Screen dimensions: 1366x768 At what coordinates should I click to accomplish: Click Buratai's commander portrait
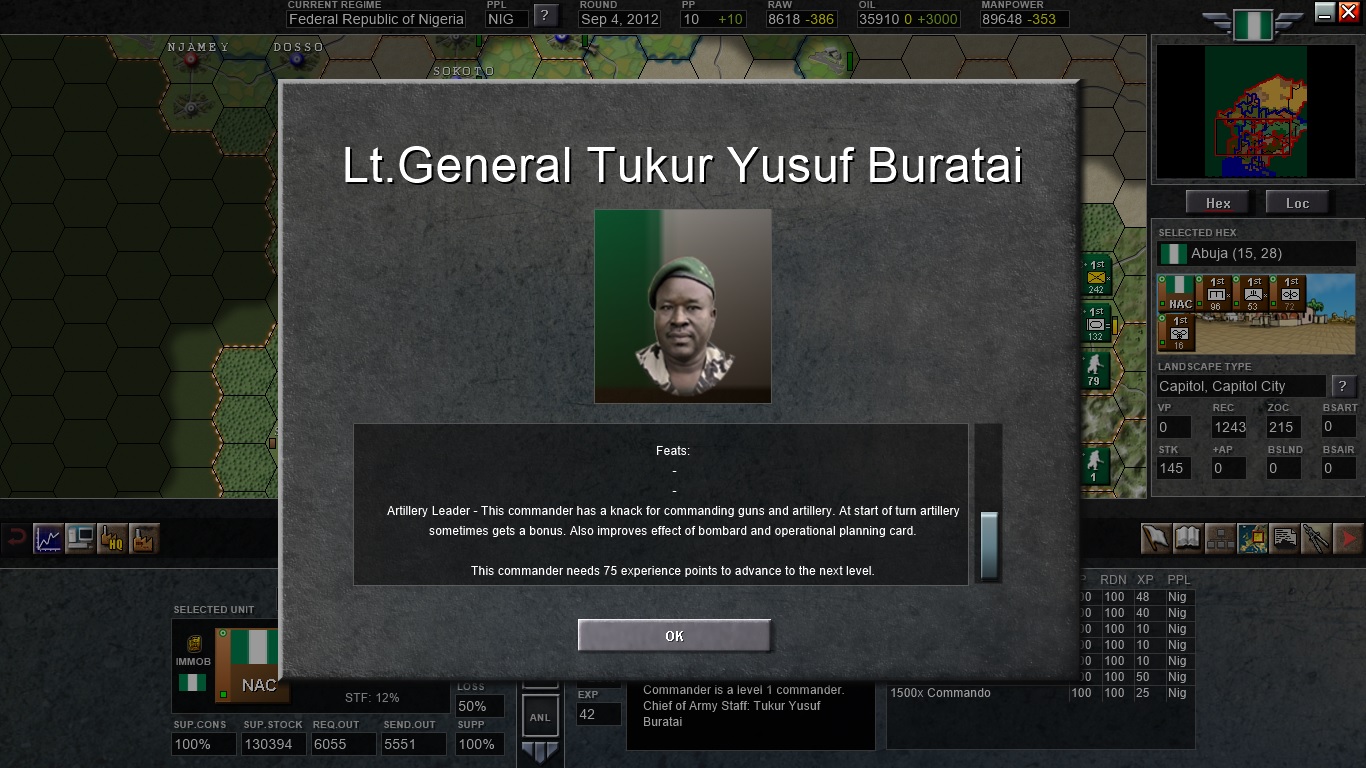683,306
